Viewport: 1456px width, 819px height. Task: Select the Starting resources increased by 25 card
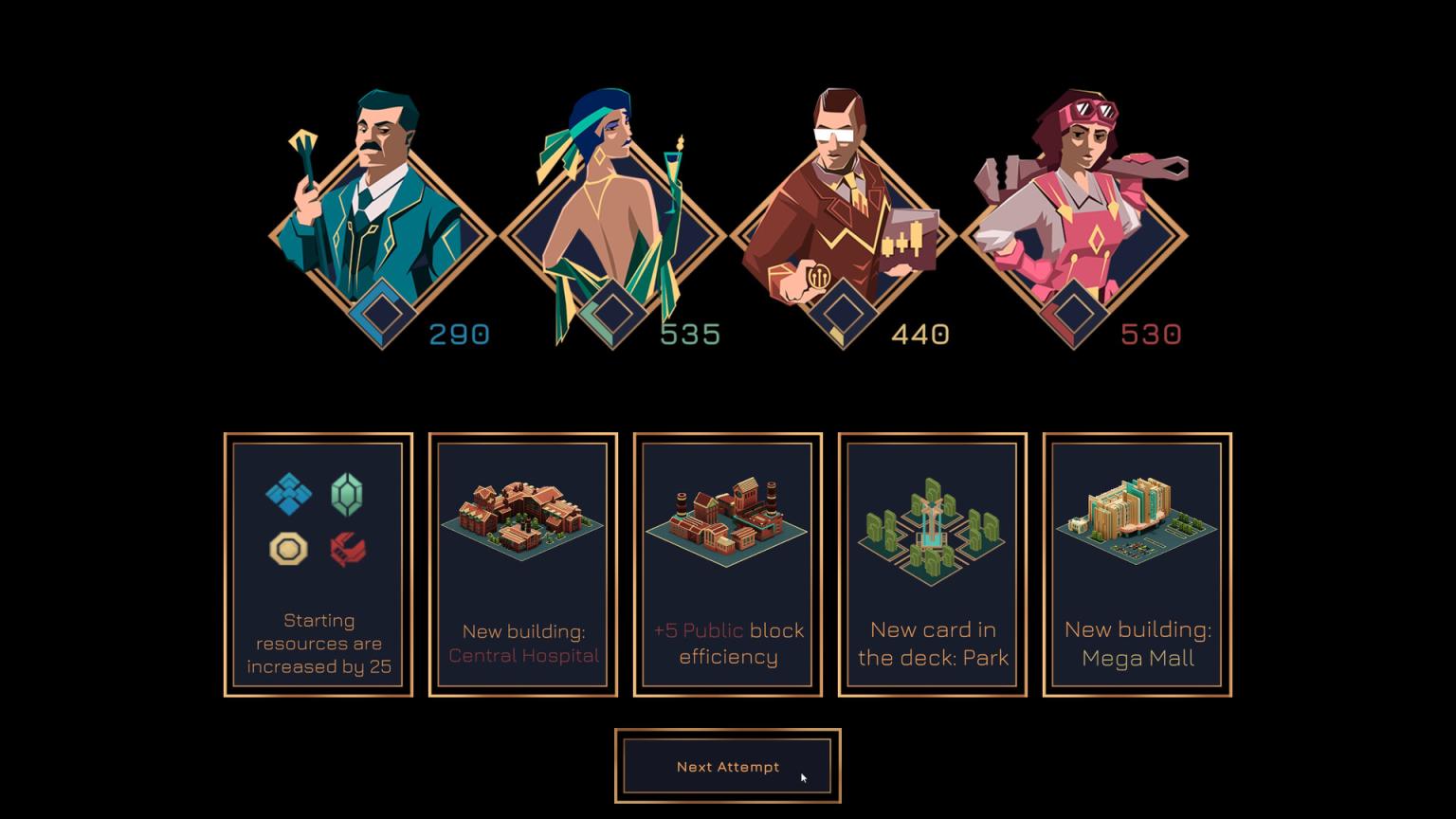318,564
